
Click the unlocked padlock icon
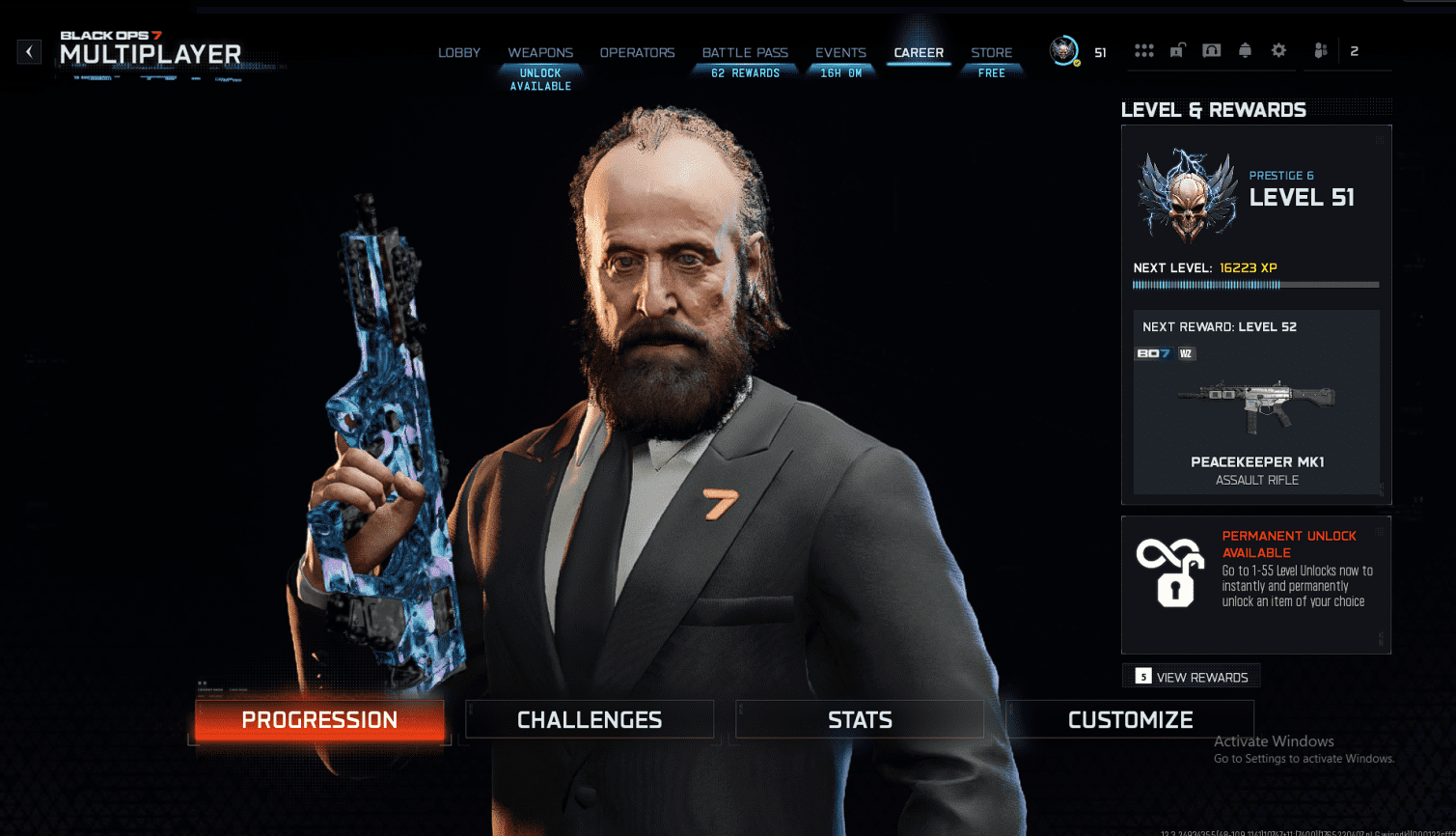click(1177, 50)
